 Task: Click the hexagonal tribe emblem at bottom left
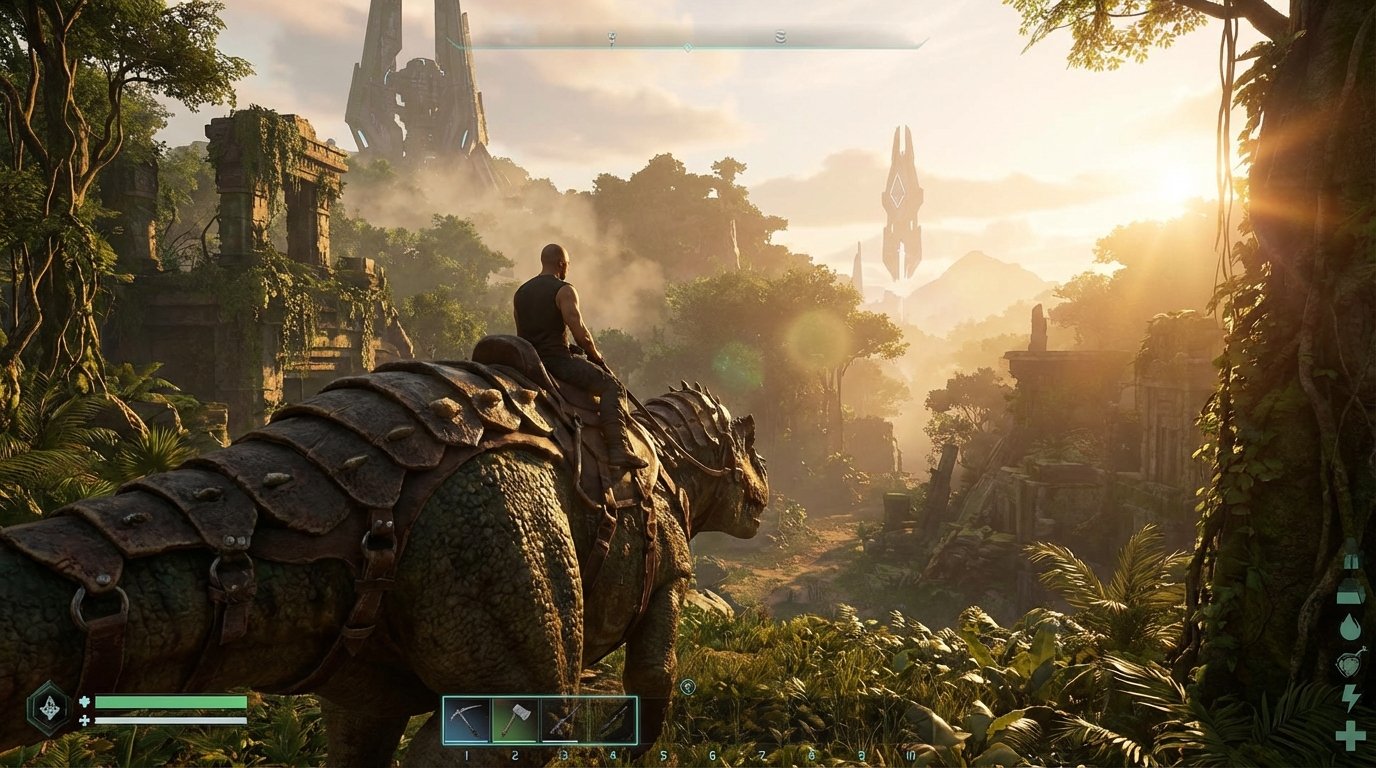point(48,708)
